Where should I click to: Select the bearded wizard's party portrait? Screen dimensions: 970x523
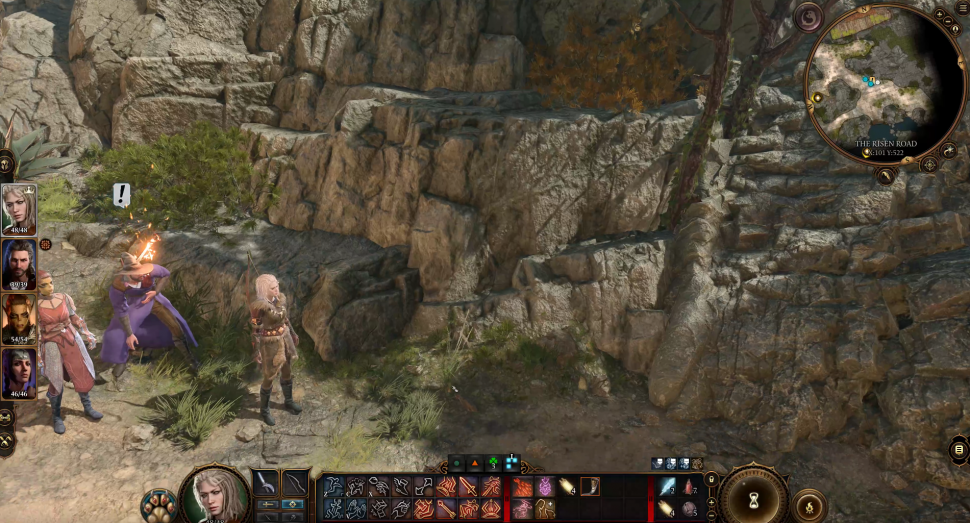[18, 264]
